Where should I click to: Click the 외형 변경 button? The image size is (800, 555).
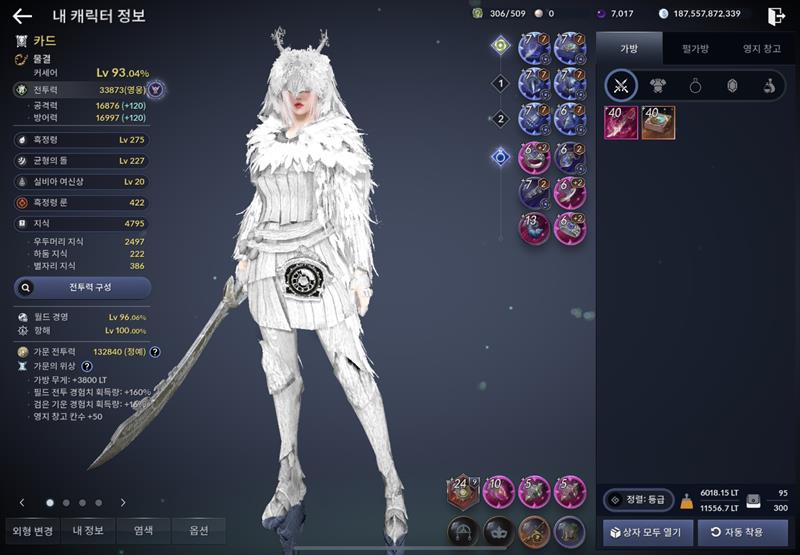coord(32,530)
